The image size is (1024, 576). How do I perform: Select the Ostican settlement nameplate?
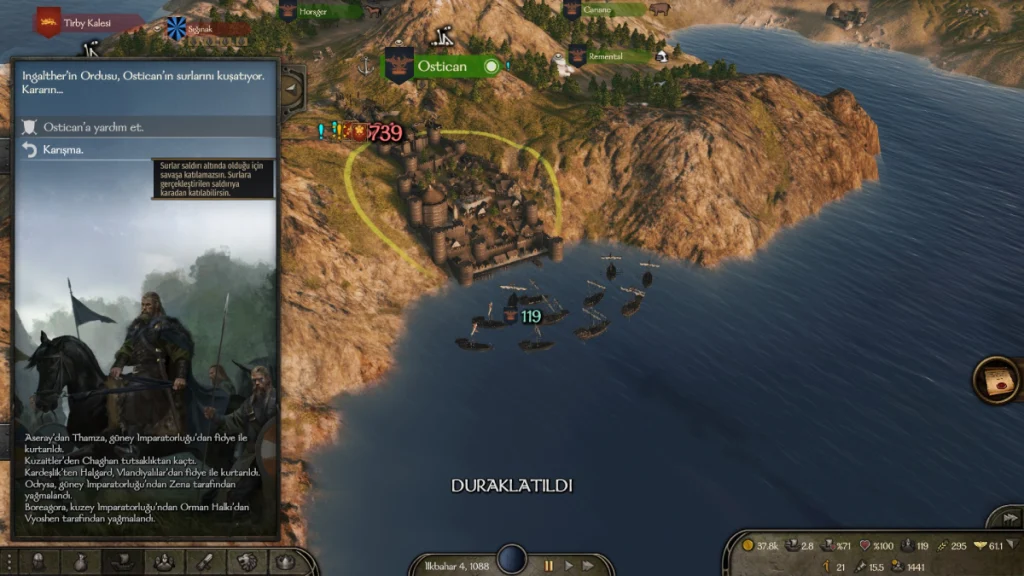tap(442, 67)
